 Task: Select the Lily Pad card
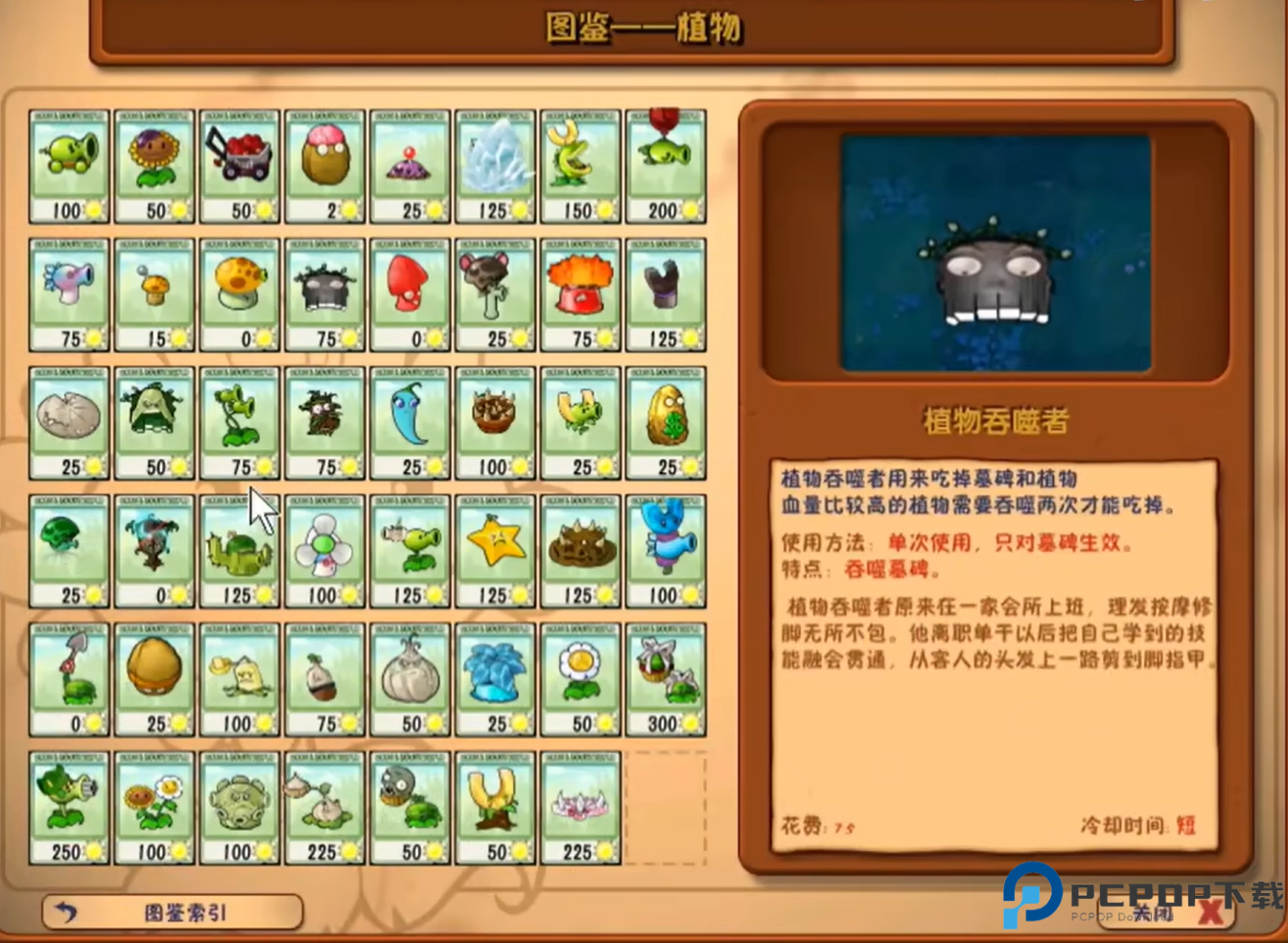(x=68, y=422)
